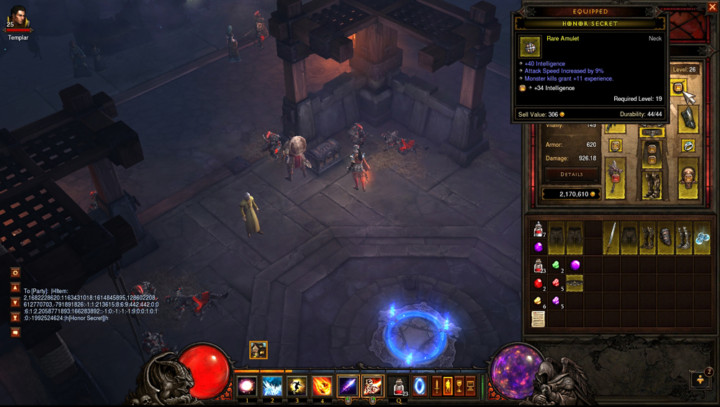Viewport: 720px width, 407px height.
Task: Select the spear weapon in inventory
Action: point(611,237)
